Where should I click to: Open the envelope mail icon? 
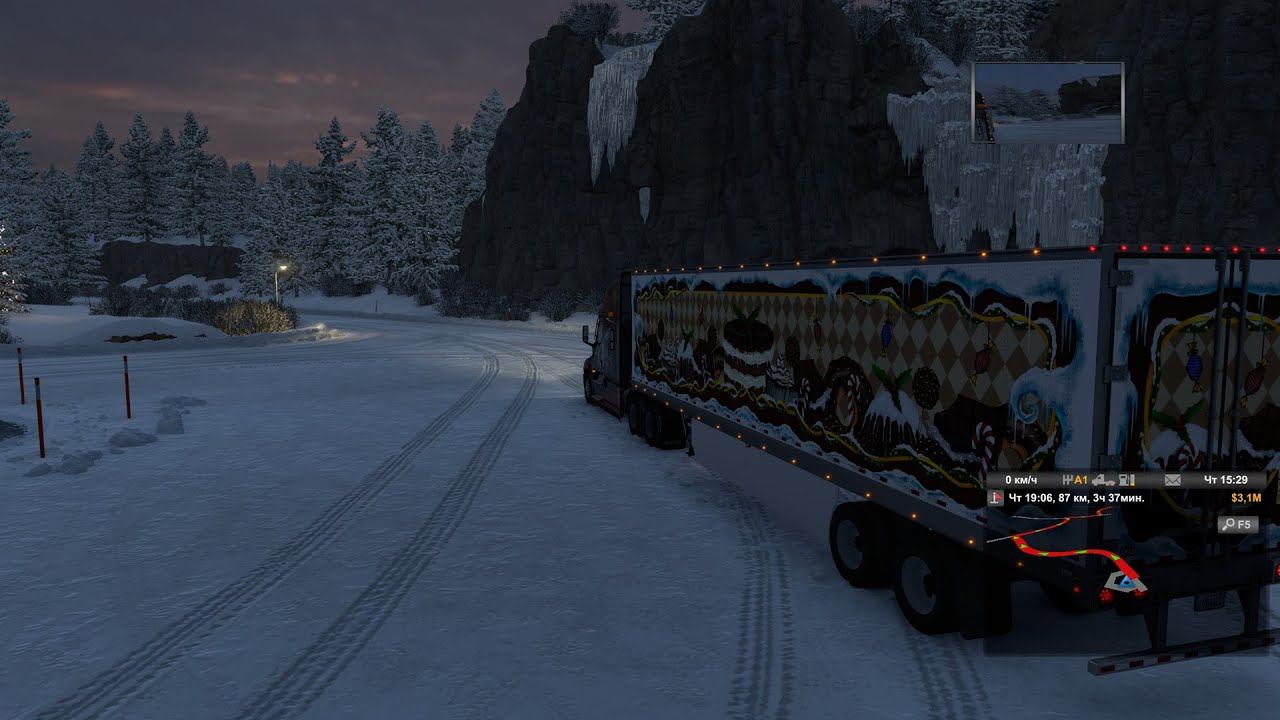pyautogui.click(x=1173, y=480)
